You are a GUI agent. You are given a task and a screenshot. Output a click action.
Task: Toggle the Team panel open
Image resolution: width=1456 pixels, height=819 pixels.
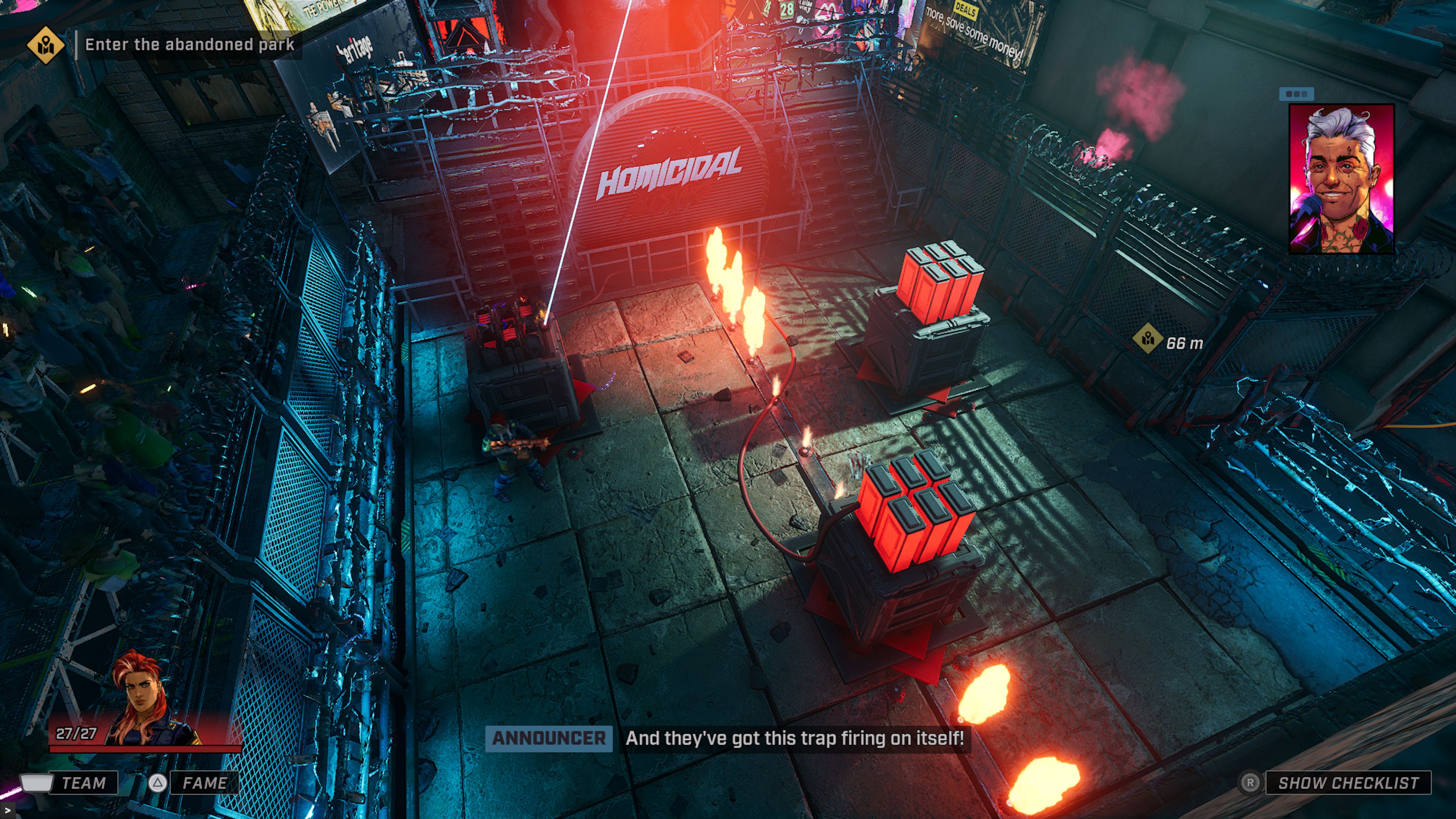(x=85, y=783)
